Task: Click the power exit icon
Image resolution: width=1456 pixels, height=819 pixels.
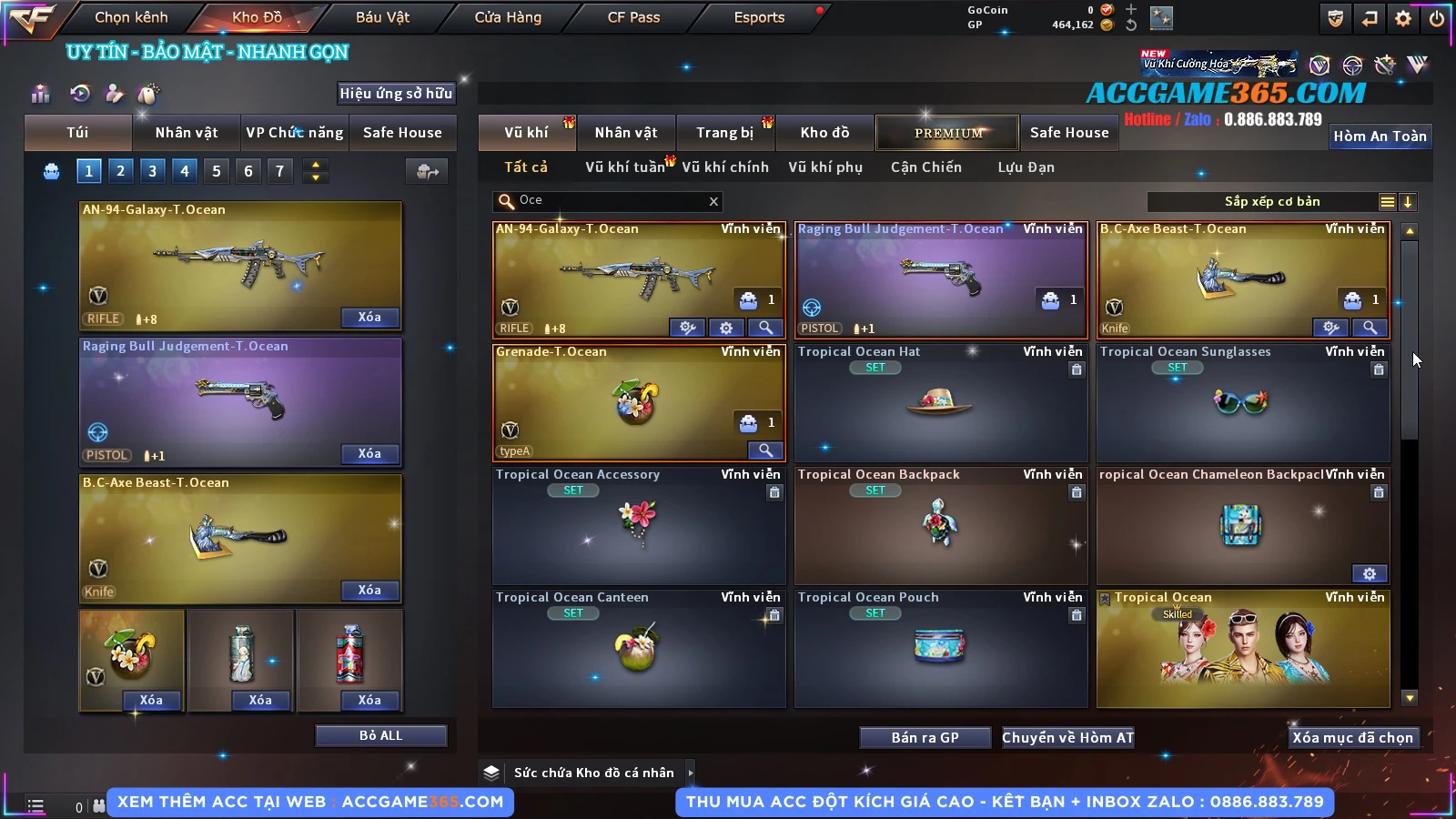Action: (x=1436, y=18)
